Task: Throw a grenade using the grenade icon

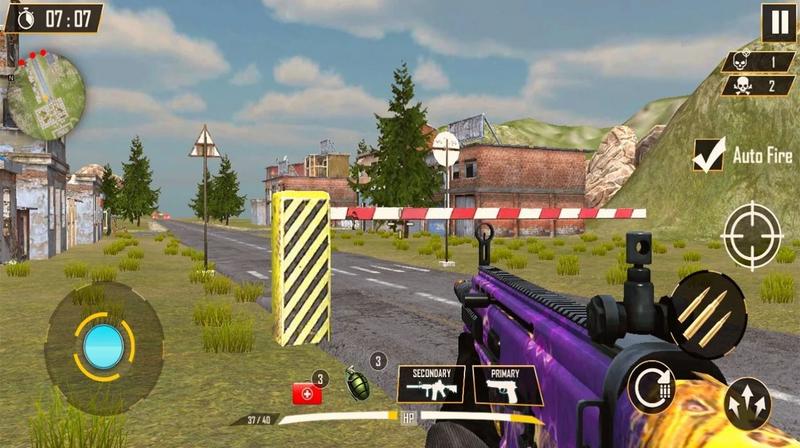Action: 356,383
